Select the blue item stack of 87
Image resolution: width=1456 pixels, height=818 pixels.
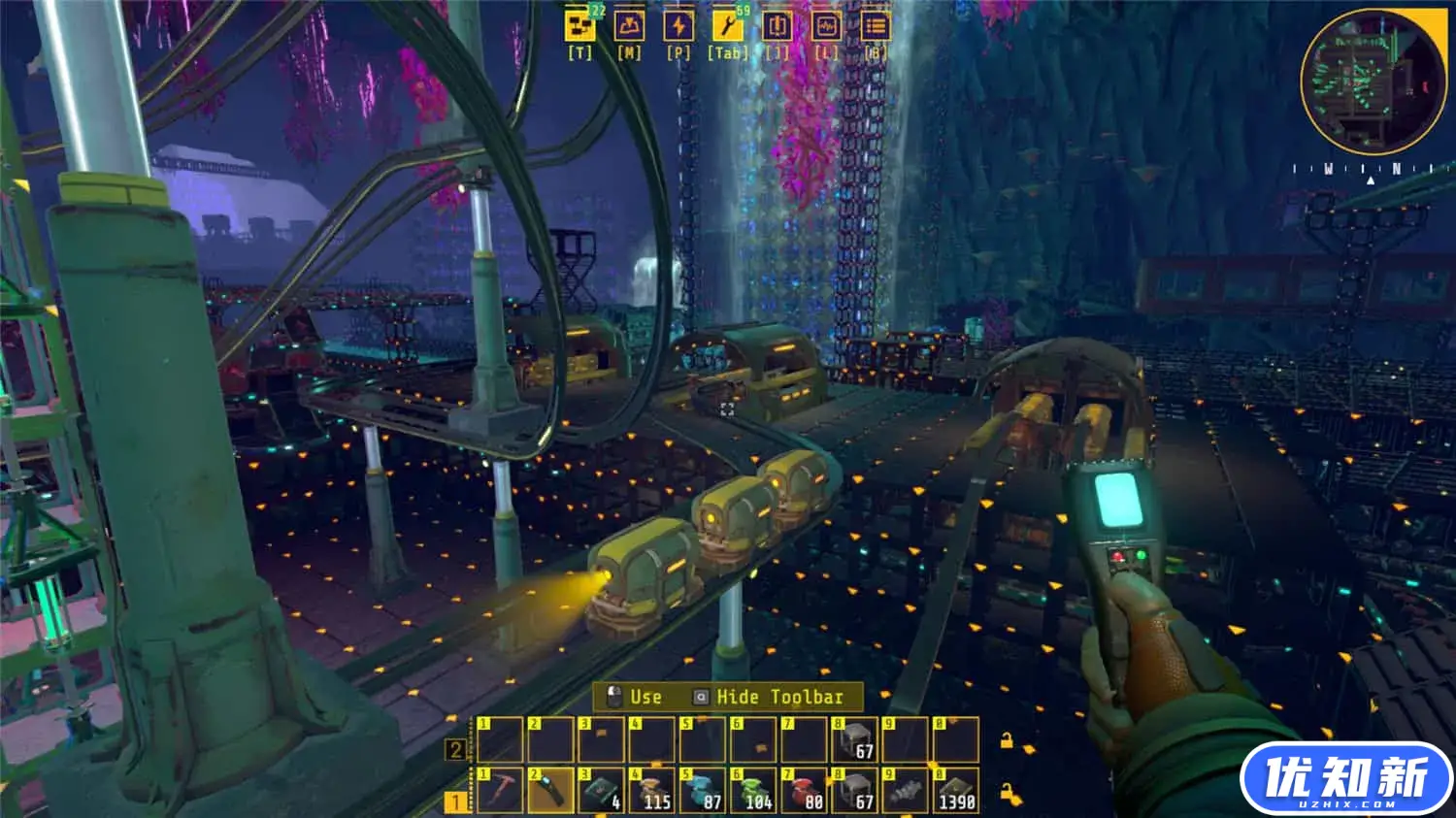pos(703,790)
